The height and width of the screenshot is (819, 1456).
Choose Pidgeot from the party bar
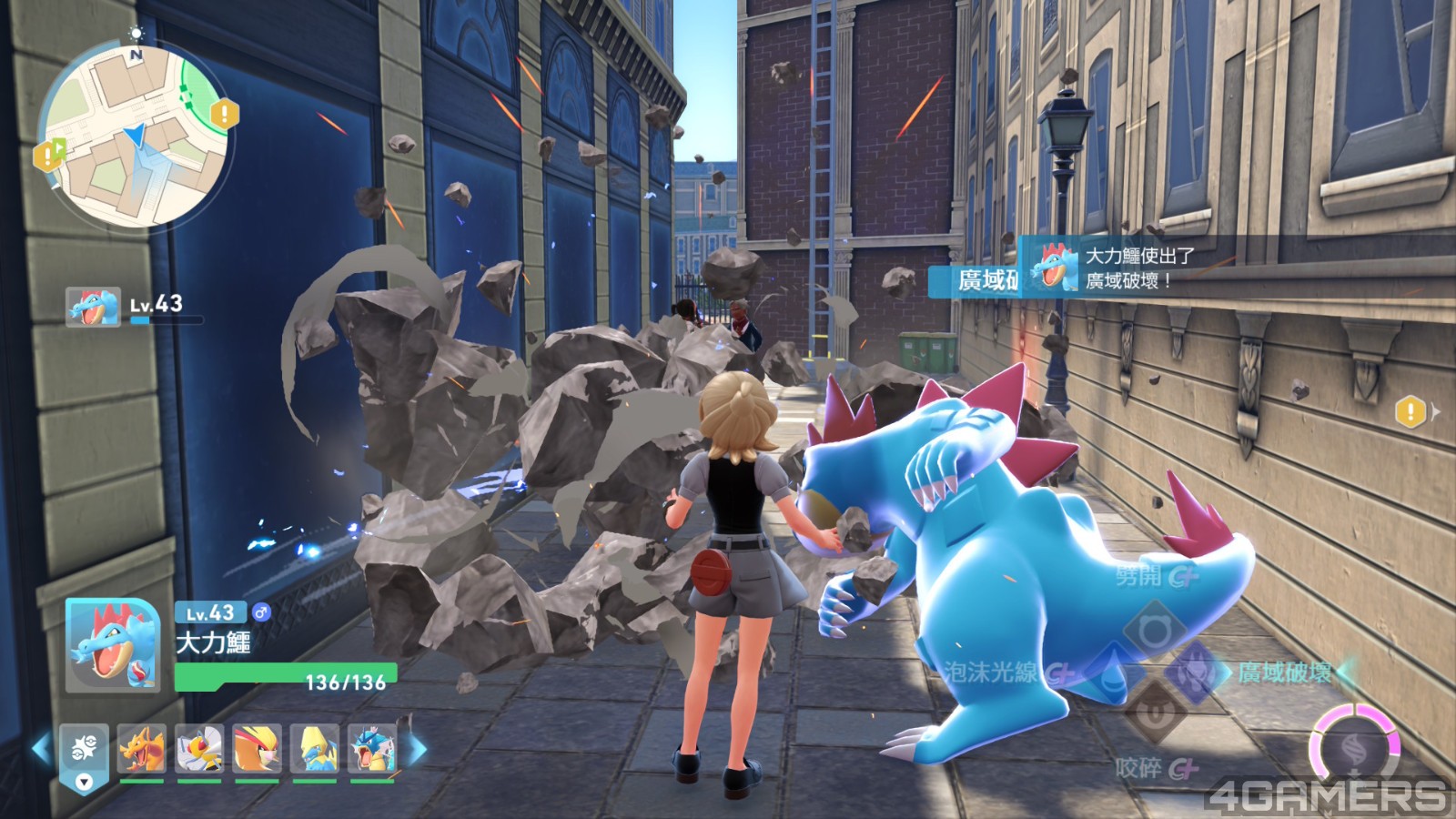257,749
